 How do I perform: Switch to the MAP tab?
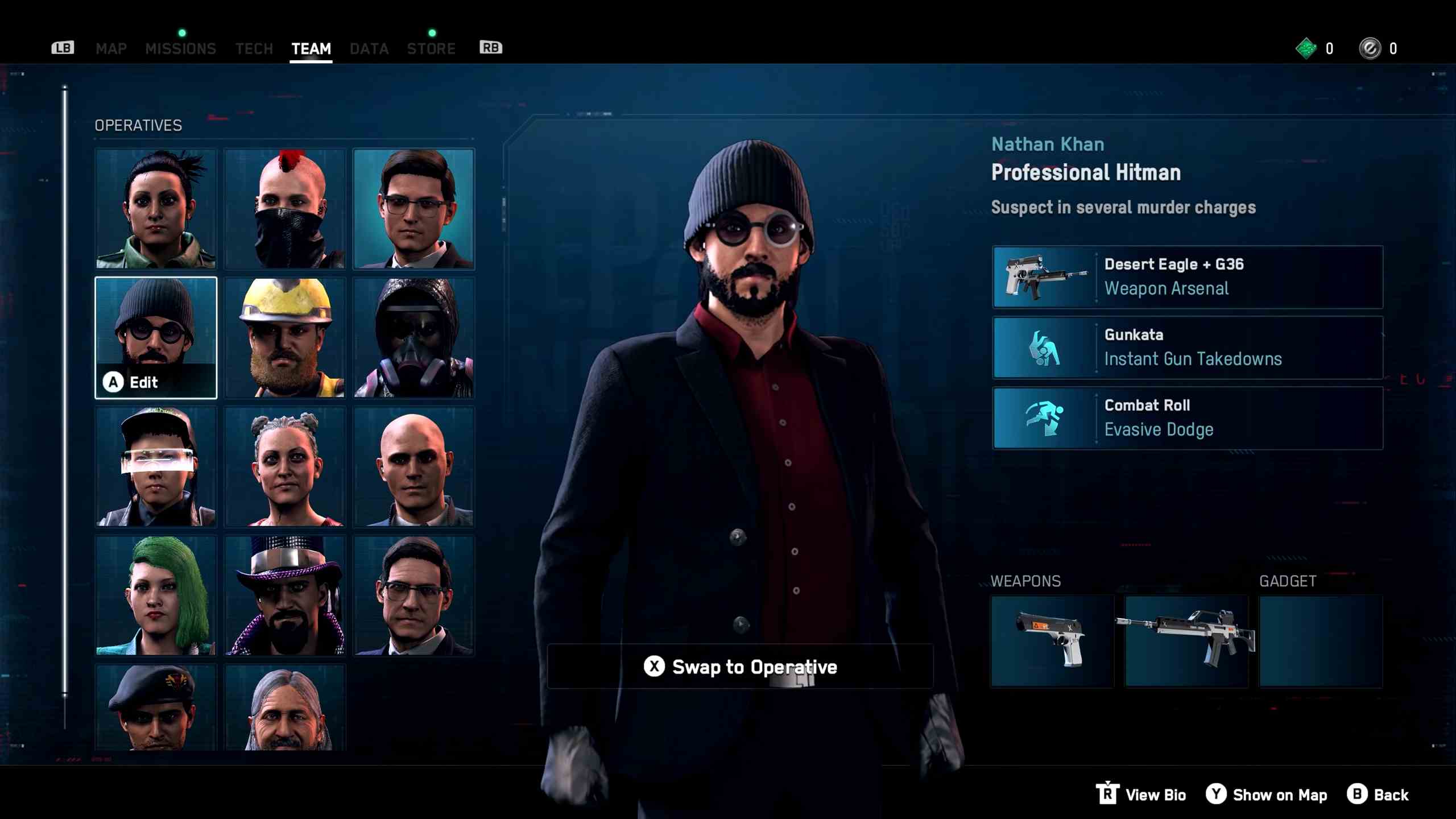(x=111, y=48)
